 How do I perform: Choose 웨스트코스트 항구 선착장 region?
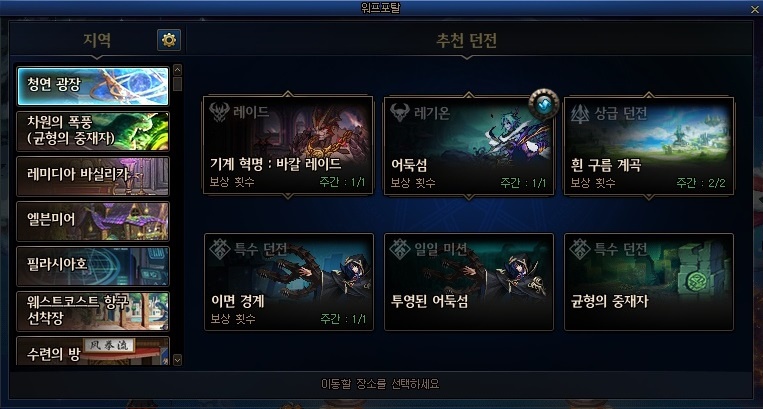[93, 310]
